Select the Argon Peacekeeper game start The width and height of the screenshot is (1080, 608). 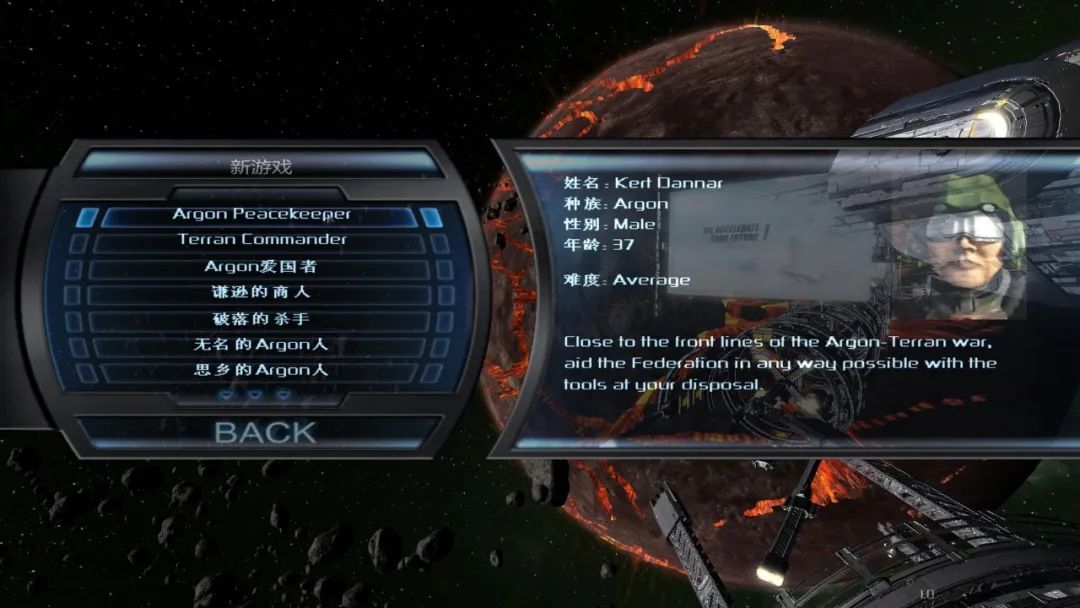click(261, 215)
